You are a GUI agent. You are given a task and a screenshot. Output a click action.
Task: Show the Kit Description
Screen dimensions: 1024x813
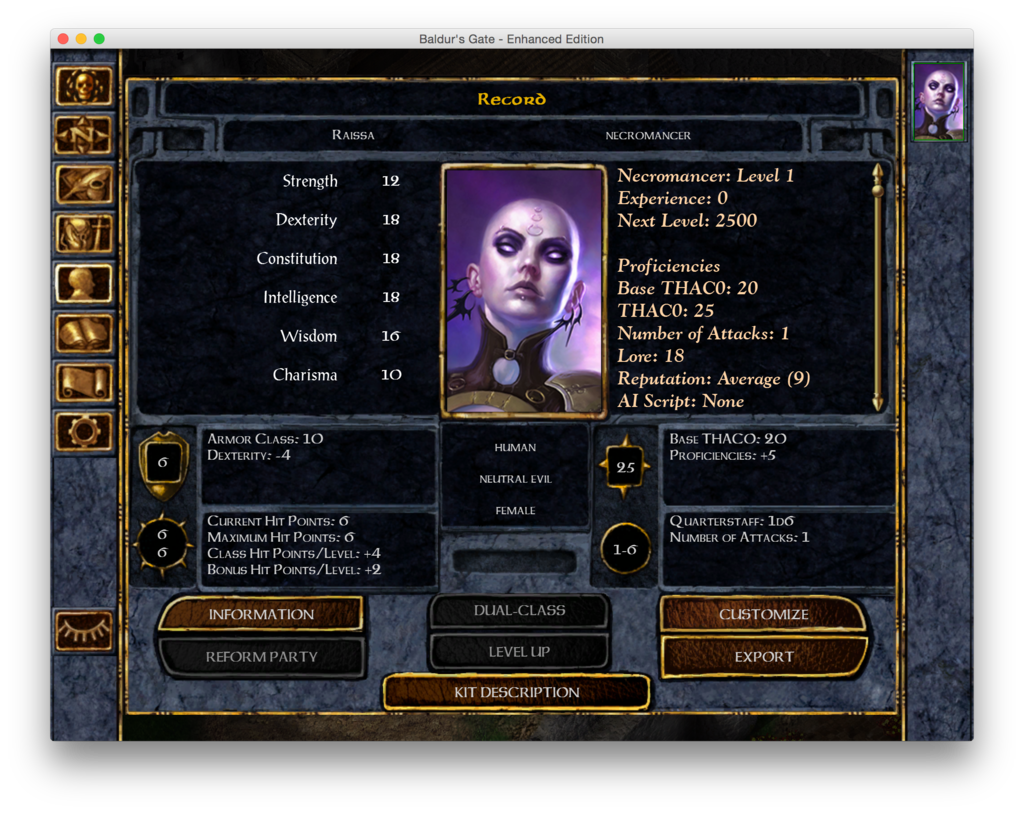coord(516,692)
